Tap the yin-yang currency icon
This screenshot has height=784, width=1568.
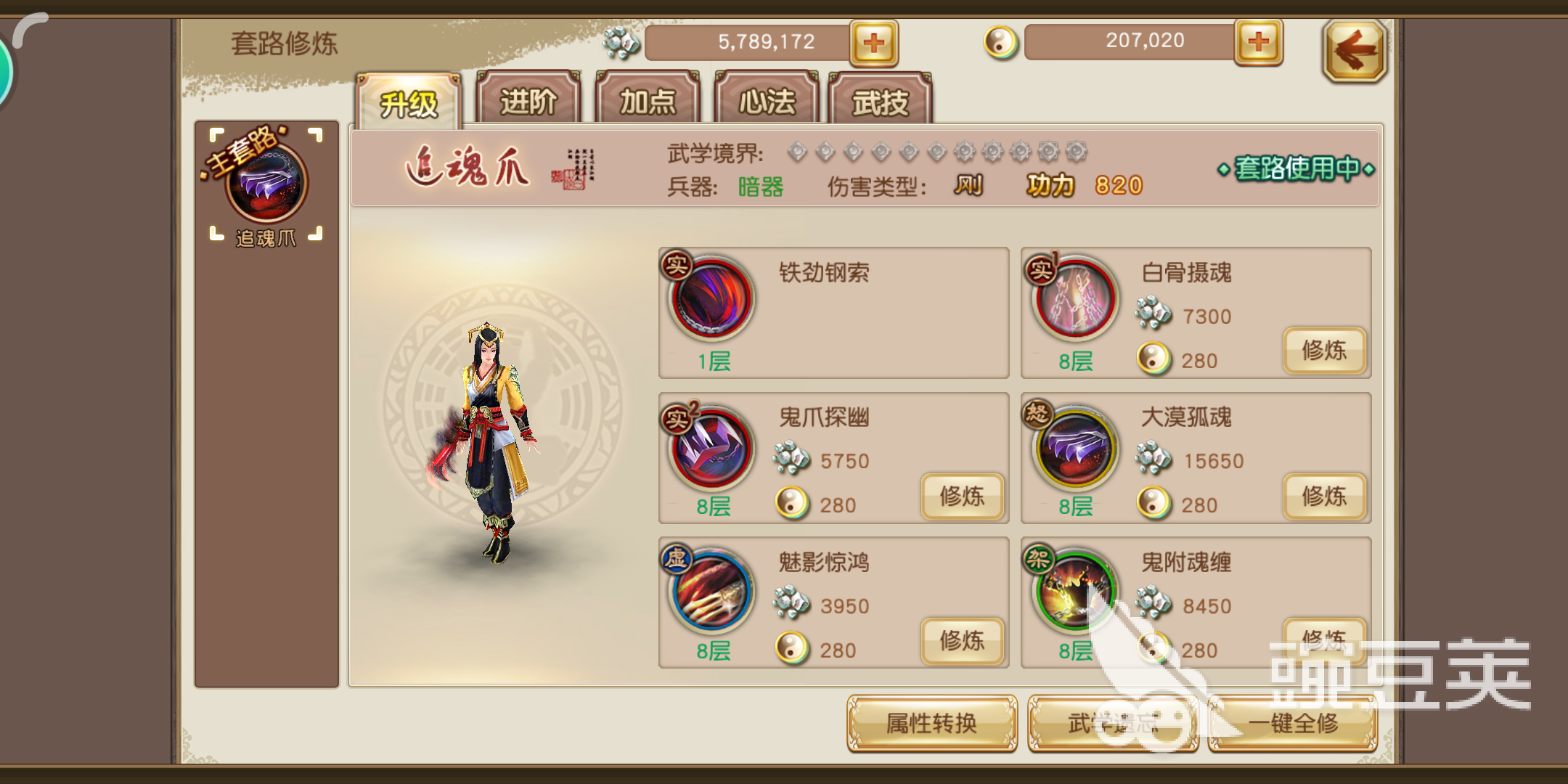tap(1000, 41)
